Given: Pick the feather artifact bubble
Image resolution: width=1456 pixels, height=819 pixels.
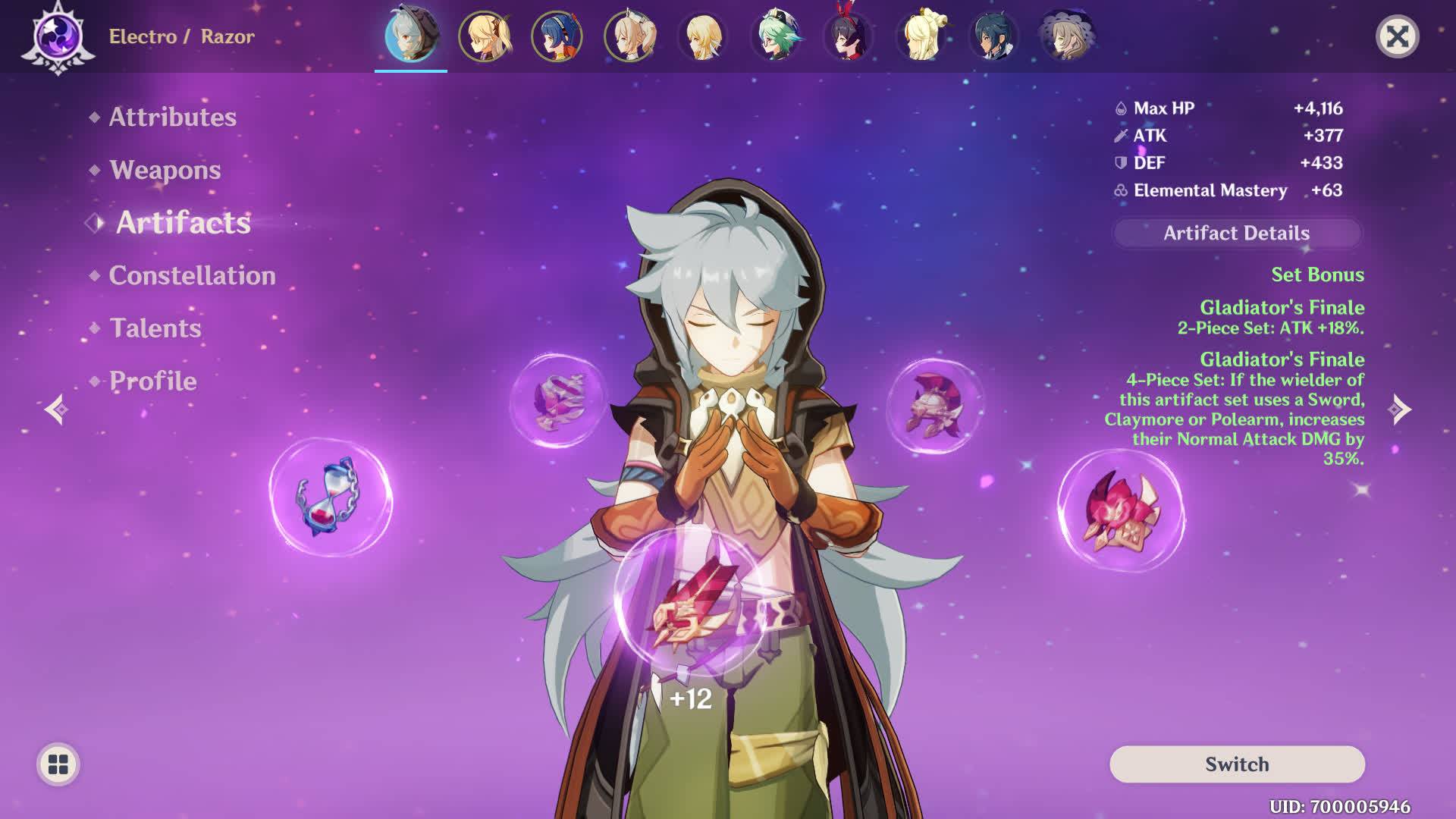Looking at the screenshot, I should pos(558,400).
